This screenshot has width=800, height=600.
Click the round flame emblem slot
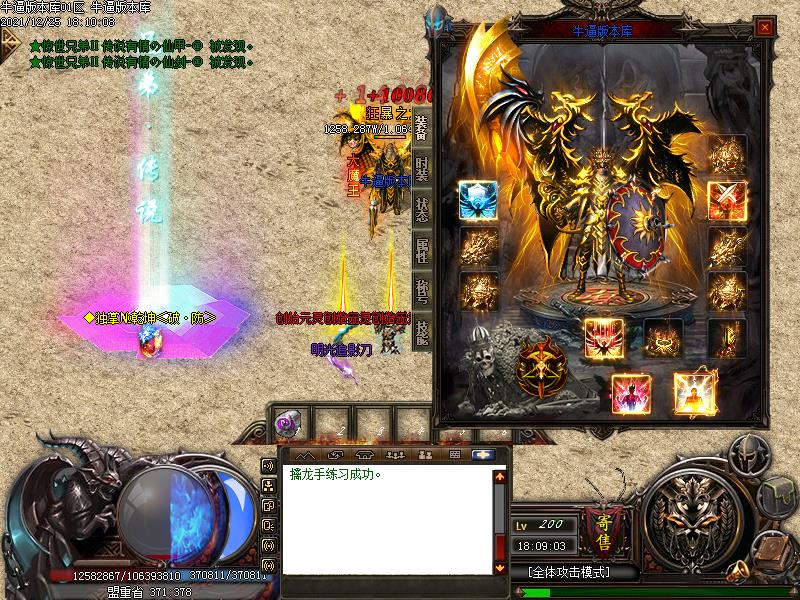(x=540, y=368)
